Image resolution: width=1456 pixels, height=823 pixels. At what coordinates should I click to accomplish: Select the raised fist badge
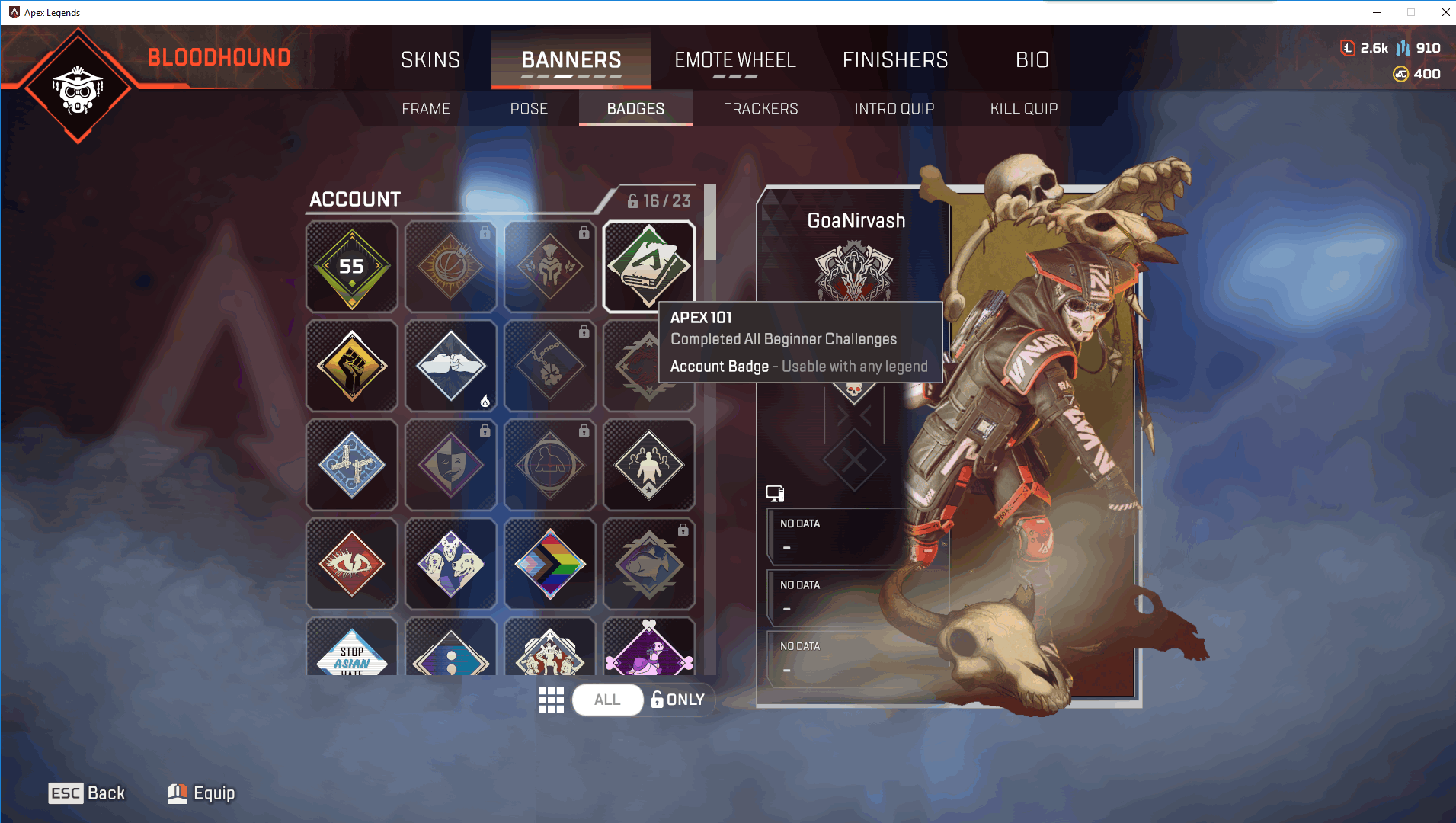pos(351,366)
